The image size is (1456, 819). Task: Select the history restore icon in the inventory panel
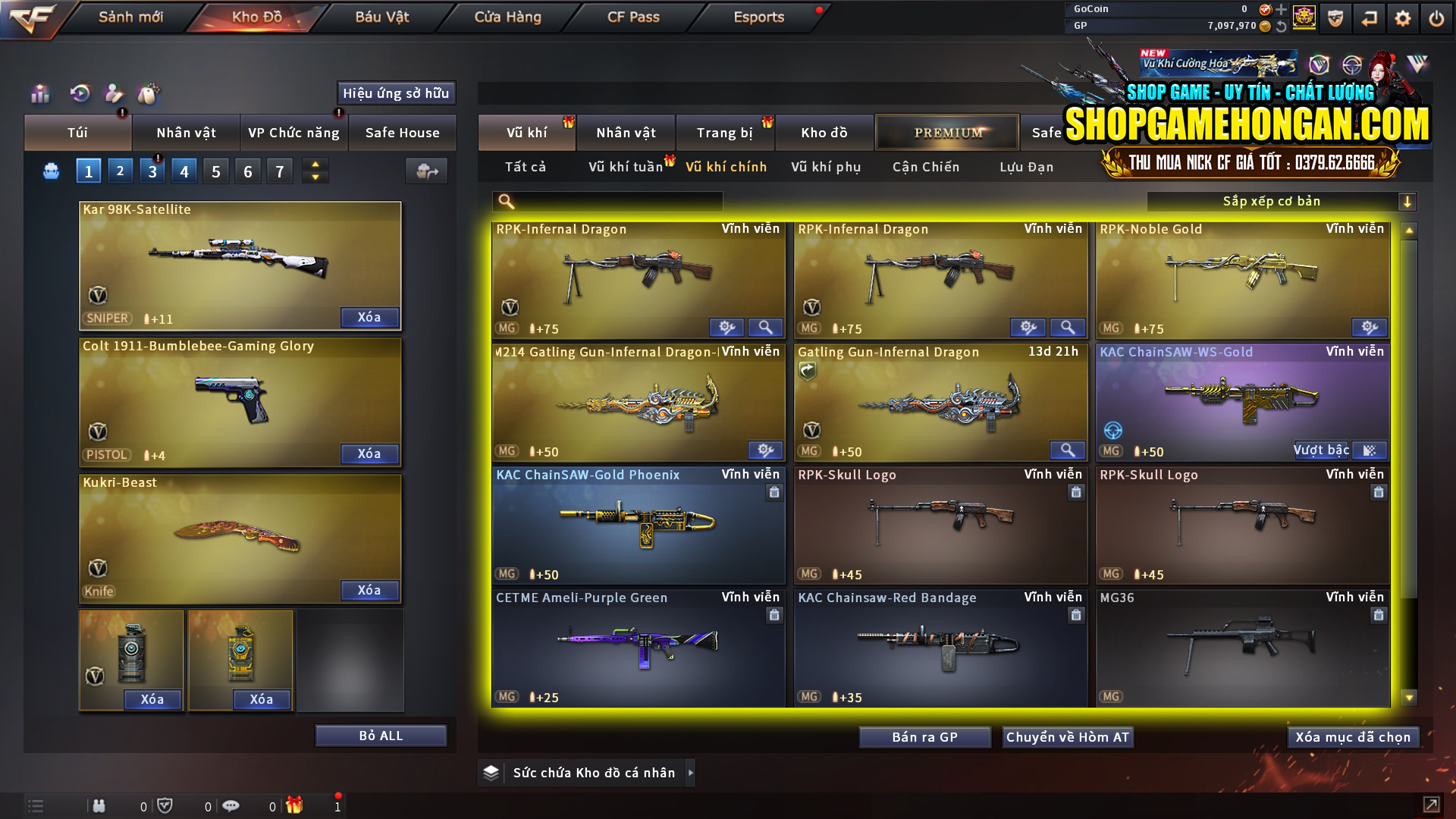tap(80, 93)
